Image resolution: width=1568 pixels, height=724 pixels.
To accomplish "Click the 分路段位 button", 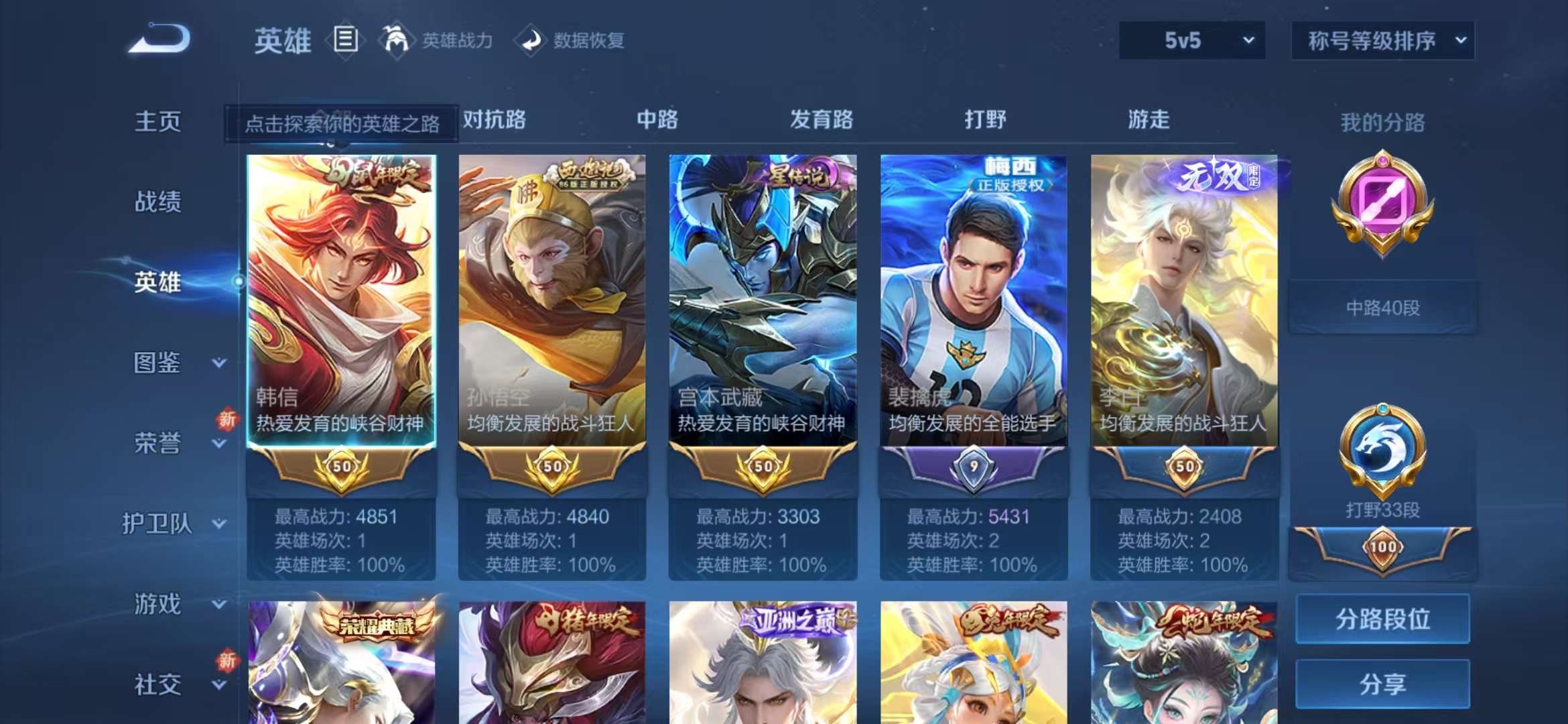I will point(1383,621).
